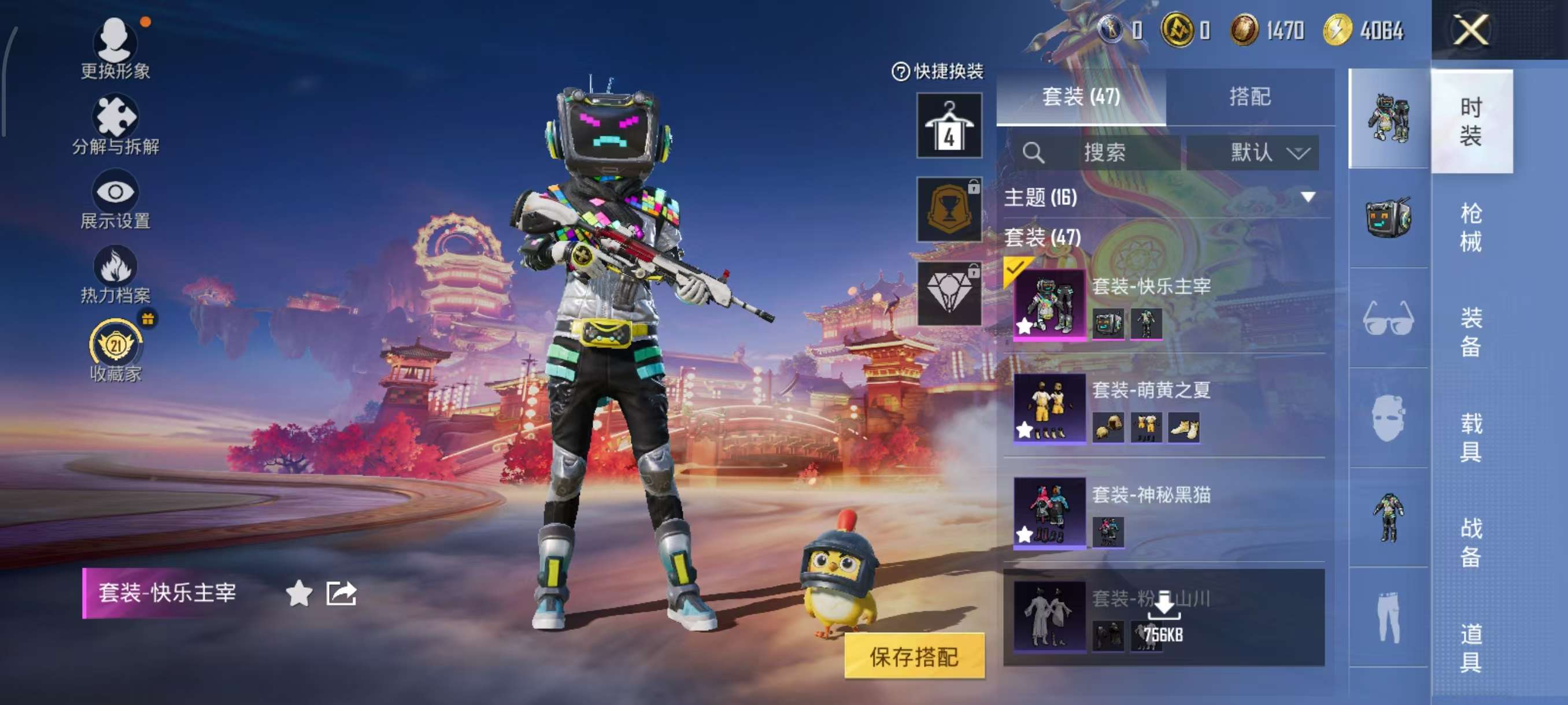Open 展示设置 display settings
The height and width of the screenshot is (705, 1568).
coord(115,199)
